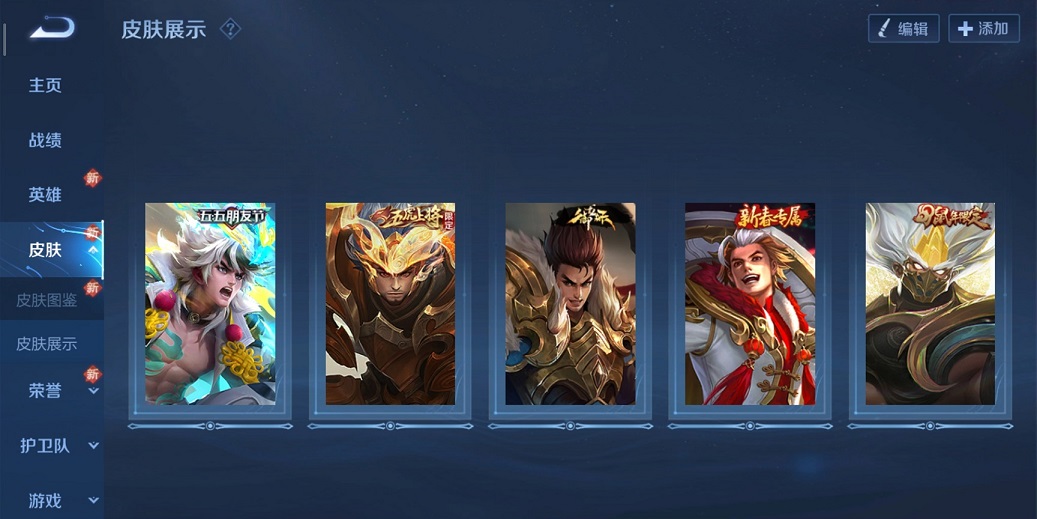1037x519 pixels.
Task: Choose the 鼠年限定 skin card
Action: click(930, 304)
